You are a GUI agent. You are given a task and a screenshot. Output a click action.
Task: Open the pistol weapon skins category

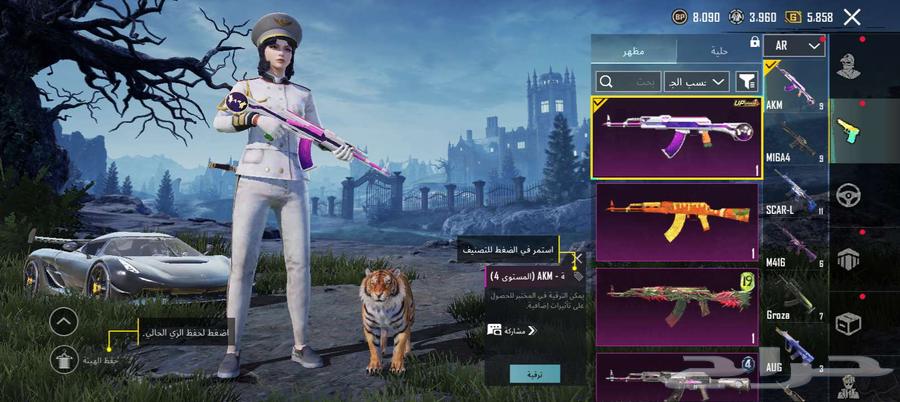click(850, 129)
